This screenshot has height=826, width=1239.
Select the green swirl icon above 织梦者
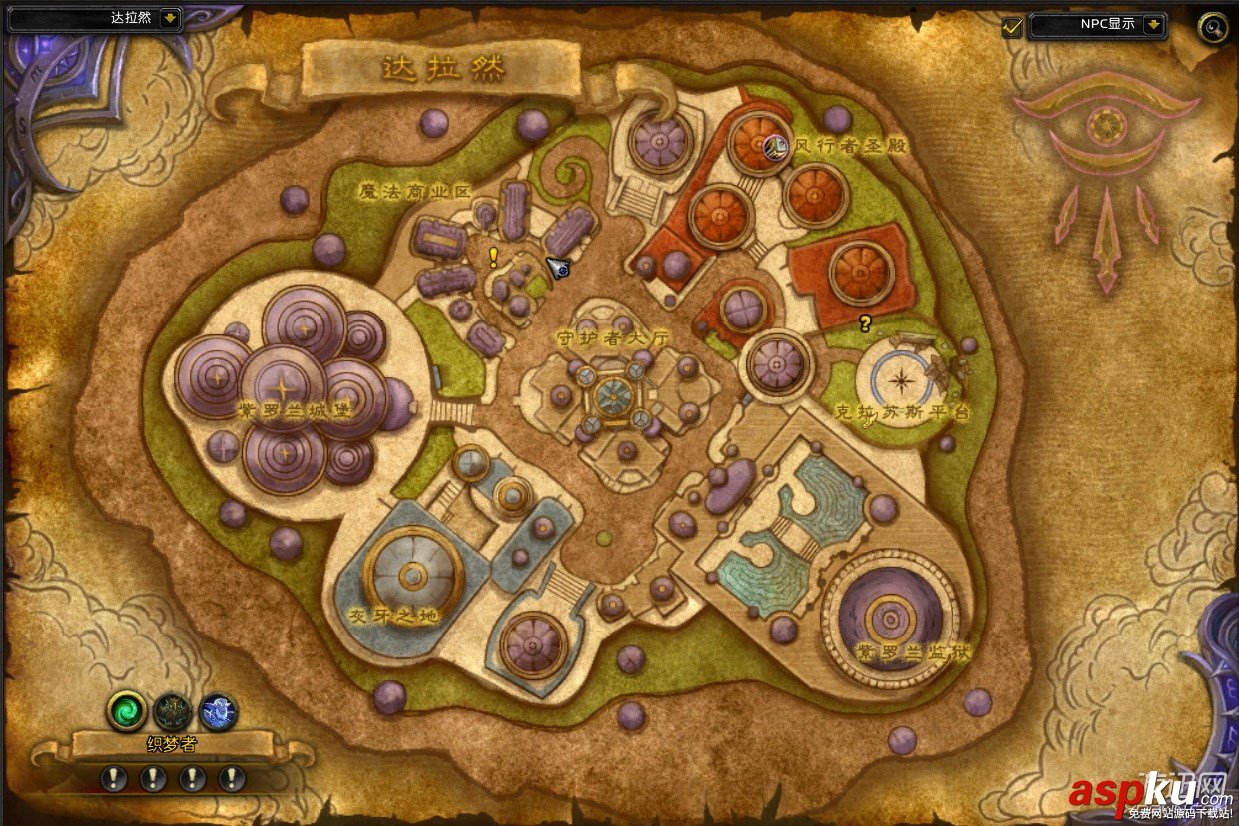[x=127, y=711]
